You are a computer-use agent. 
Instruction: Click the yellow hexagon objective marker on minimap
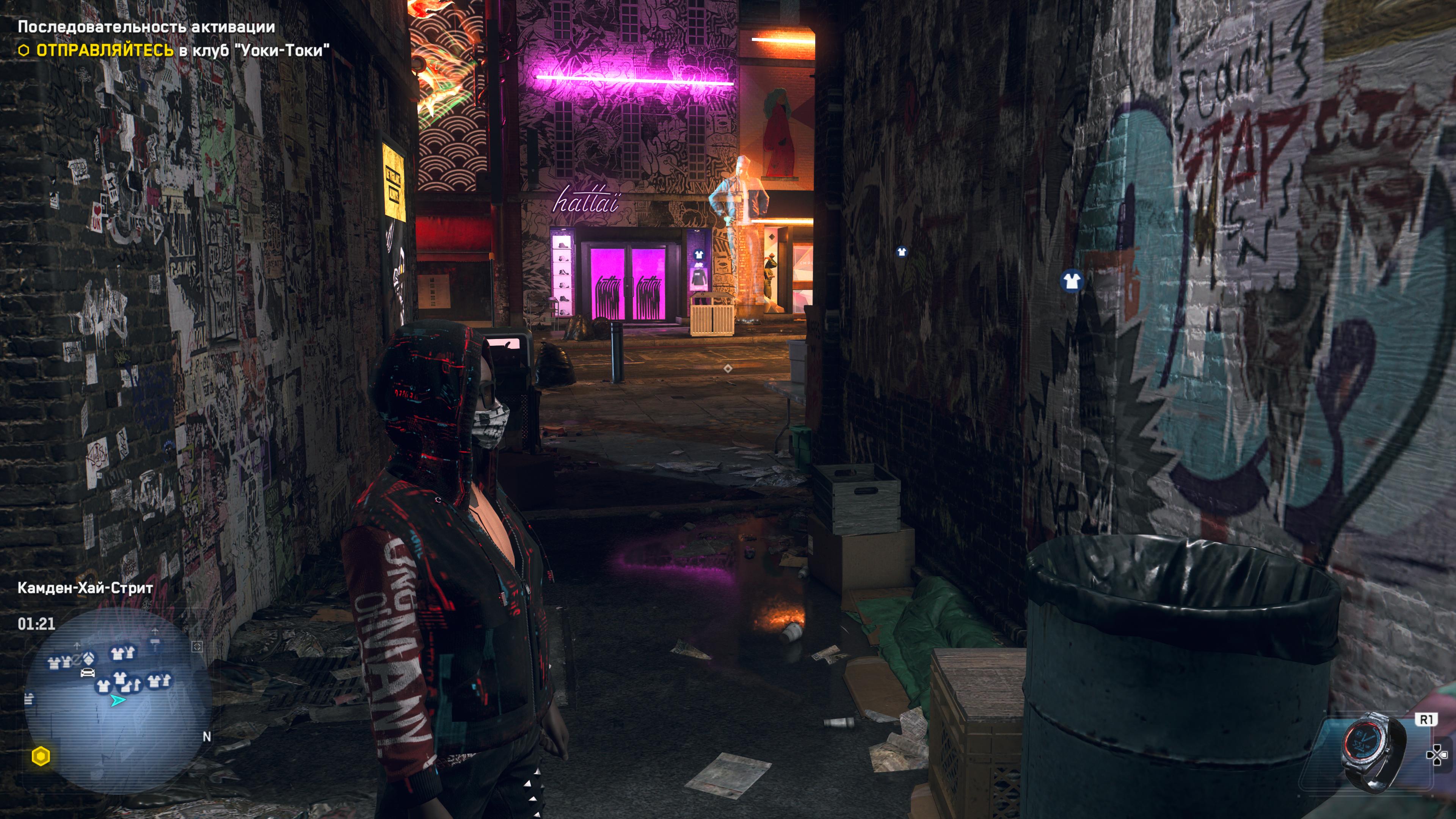pyautogui.click(x=41, y=756)
